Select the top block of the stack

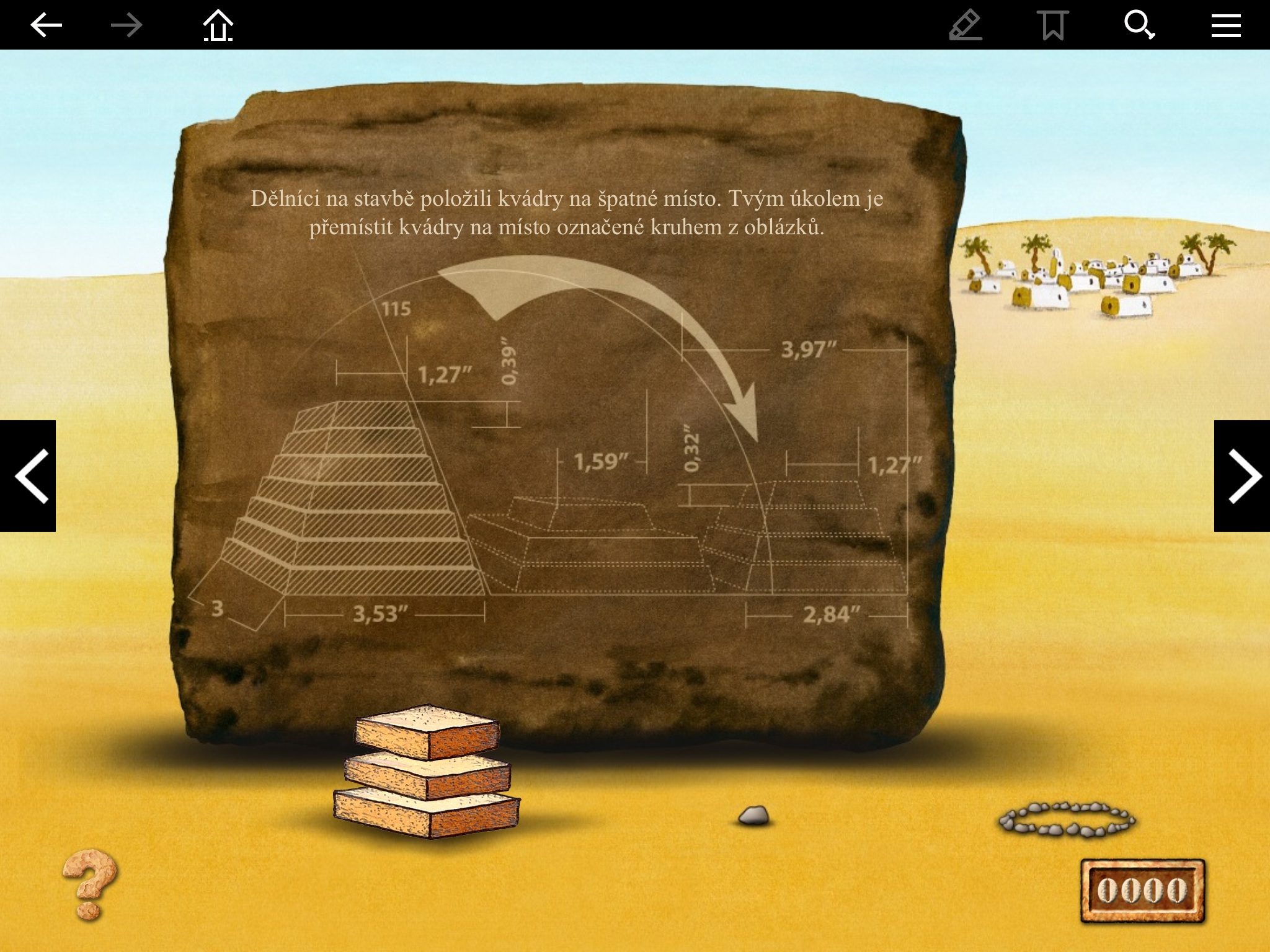[428, 730]
